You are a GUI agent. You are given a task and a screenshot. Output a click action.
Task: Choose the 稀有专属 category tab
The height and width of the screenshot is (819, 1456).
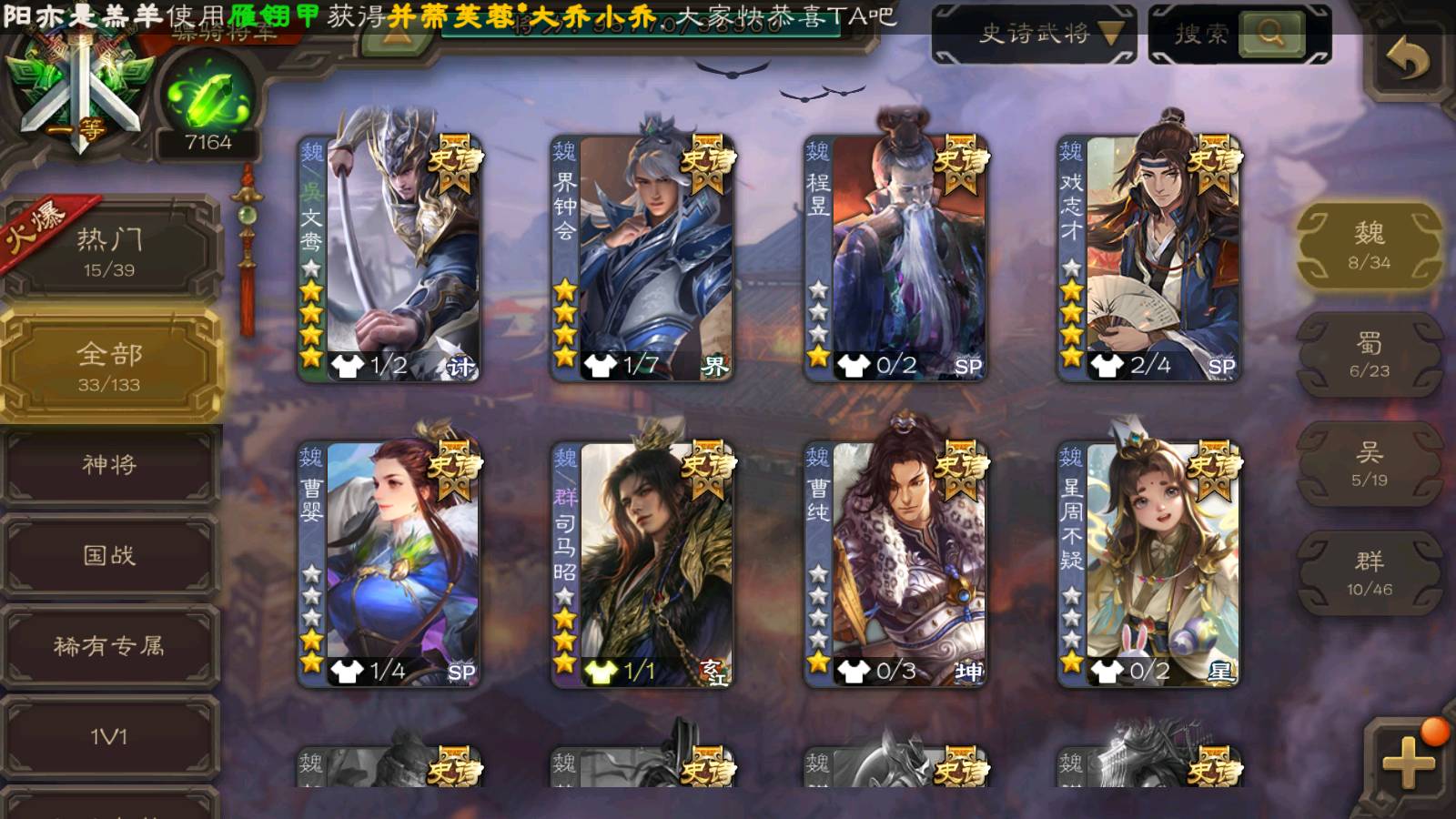point(110,646)
